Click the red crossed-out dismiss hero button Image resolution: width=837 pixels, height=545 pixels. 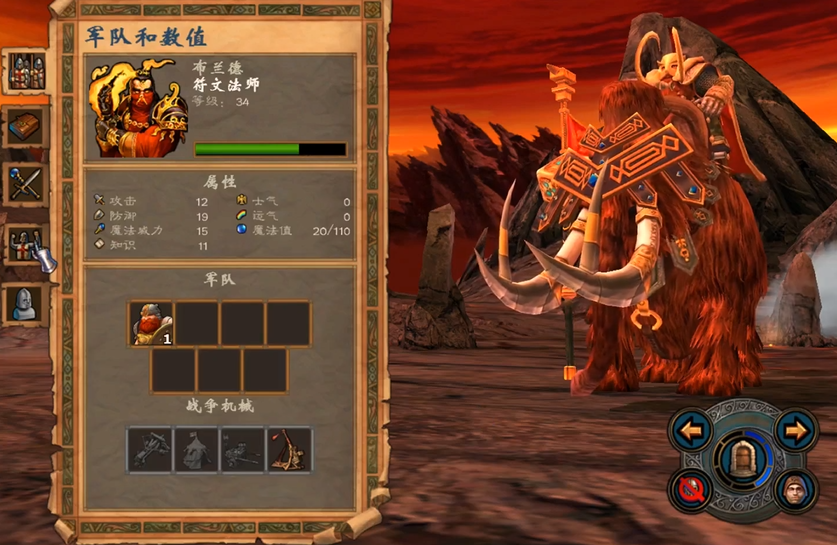pos(692,489)
